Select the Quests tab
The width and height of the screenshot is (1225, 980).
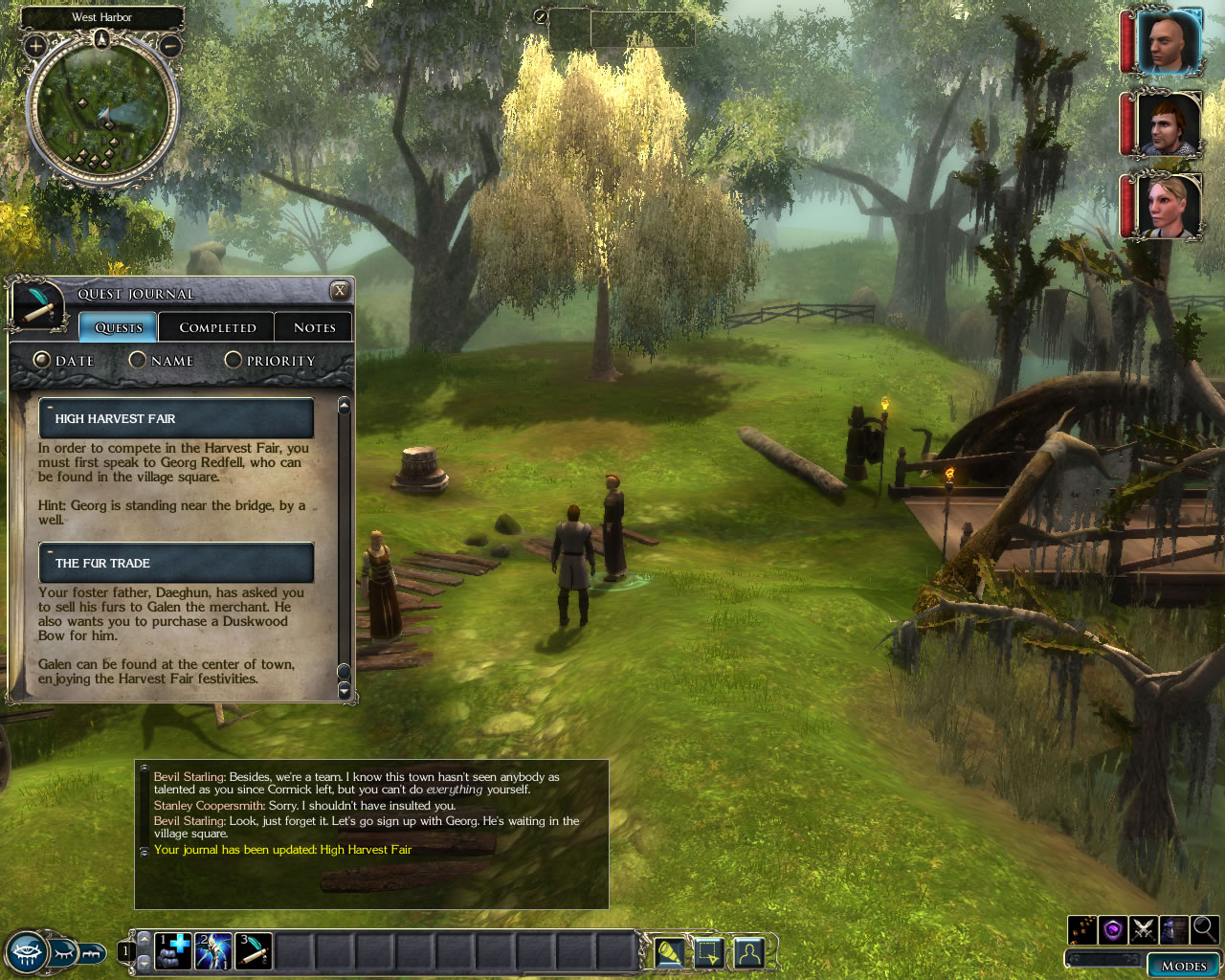(119, 327)
